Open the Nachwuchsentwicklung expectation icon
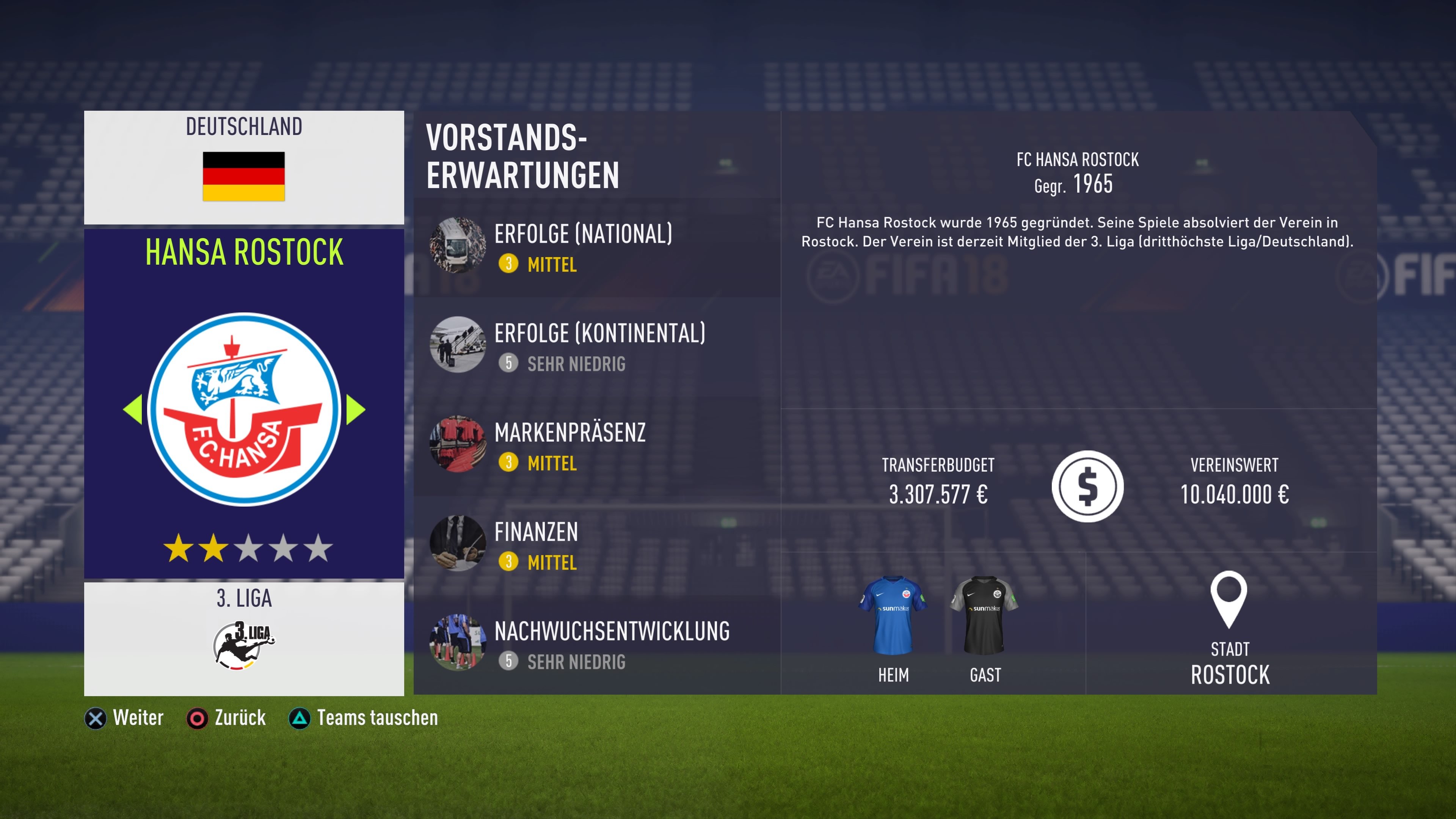Image resolution: width=1456 pixels, height=819 pixels. click(x=458, y=643)
